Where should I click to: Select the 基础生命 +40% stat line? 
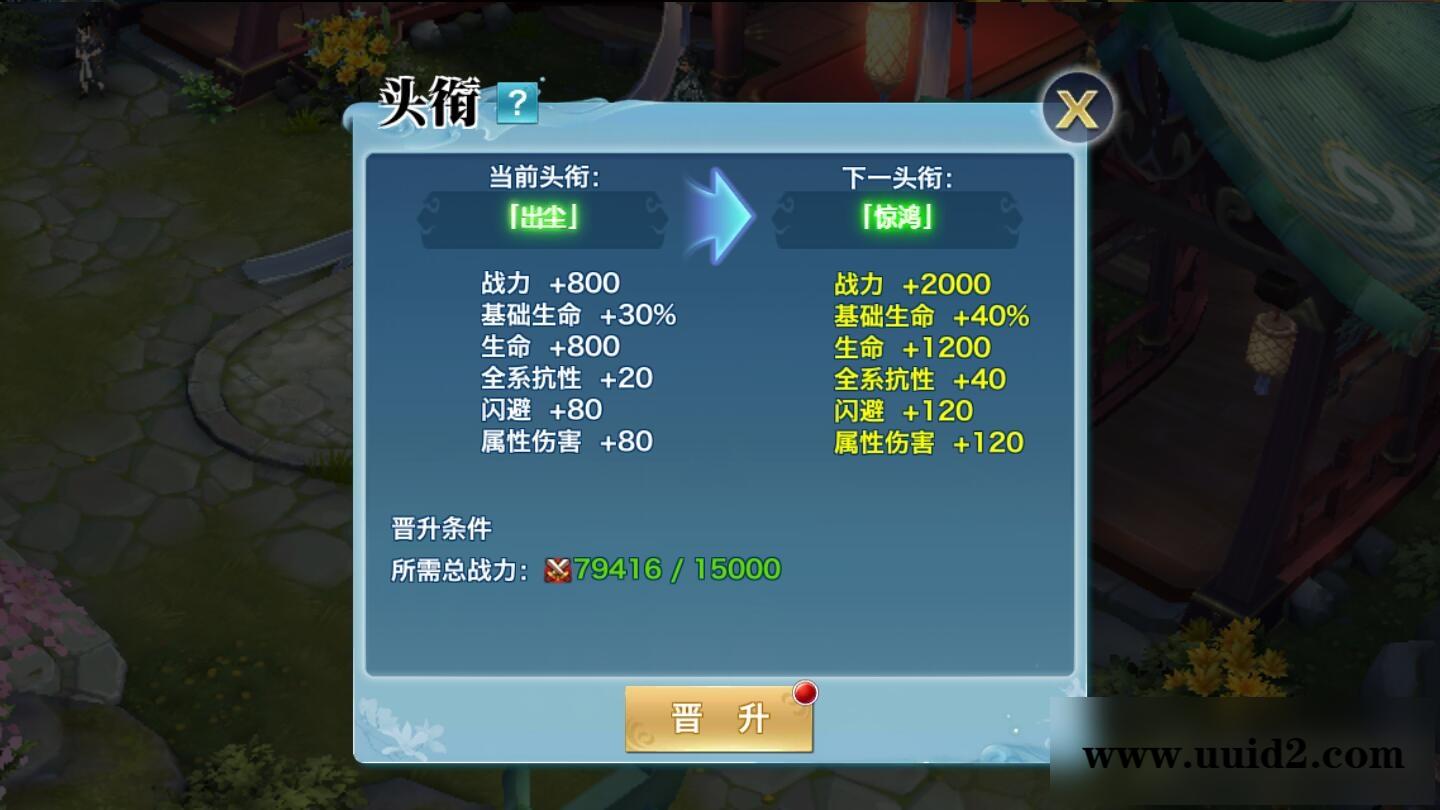[930, 315]
